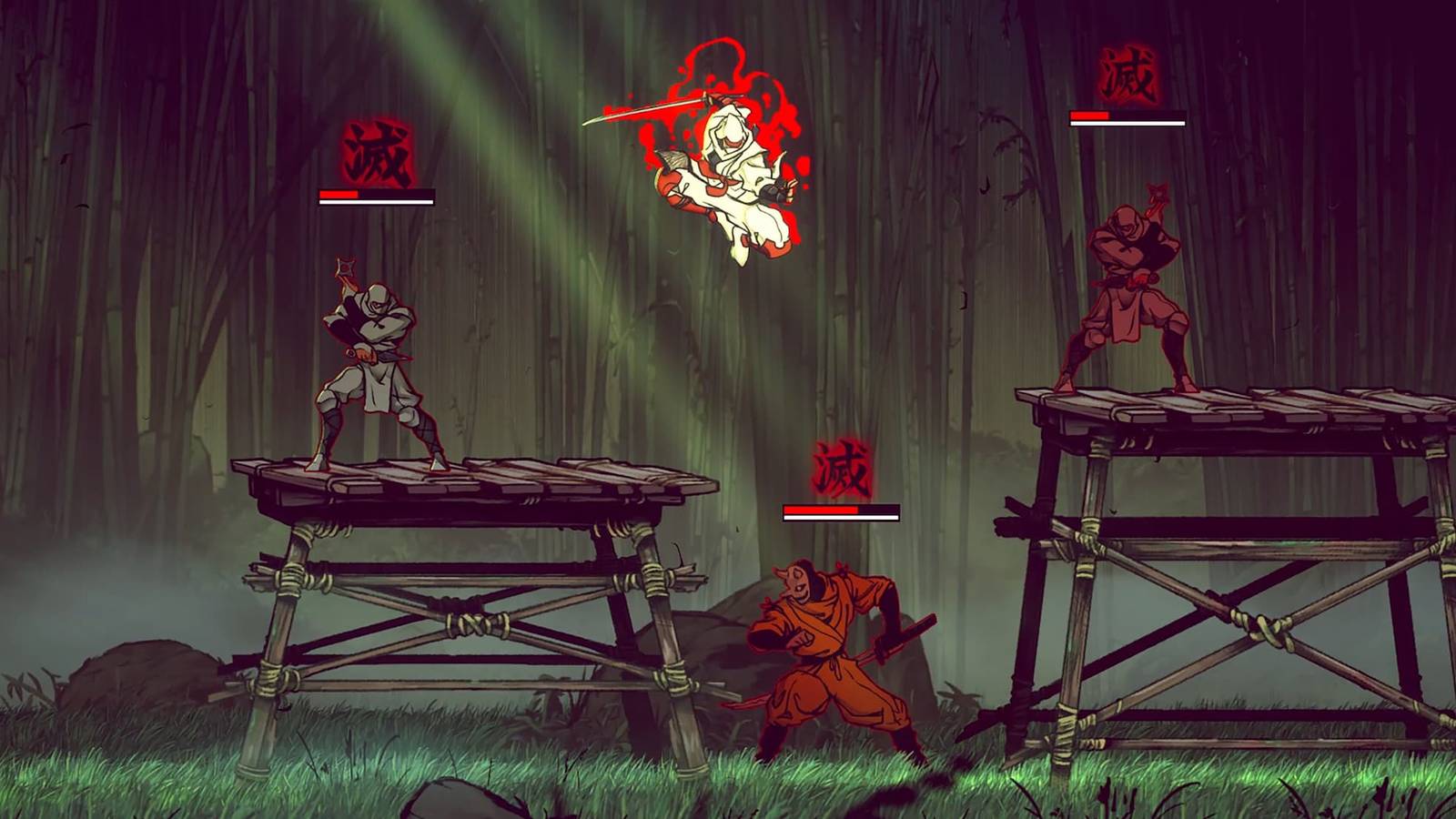Click the 滅 kanji in the top right corner
Image resolution: width=1456 pixels, height=819 pixels.
pyautogui.click(x=1127, y=73)
